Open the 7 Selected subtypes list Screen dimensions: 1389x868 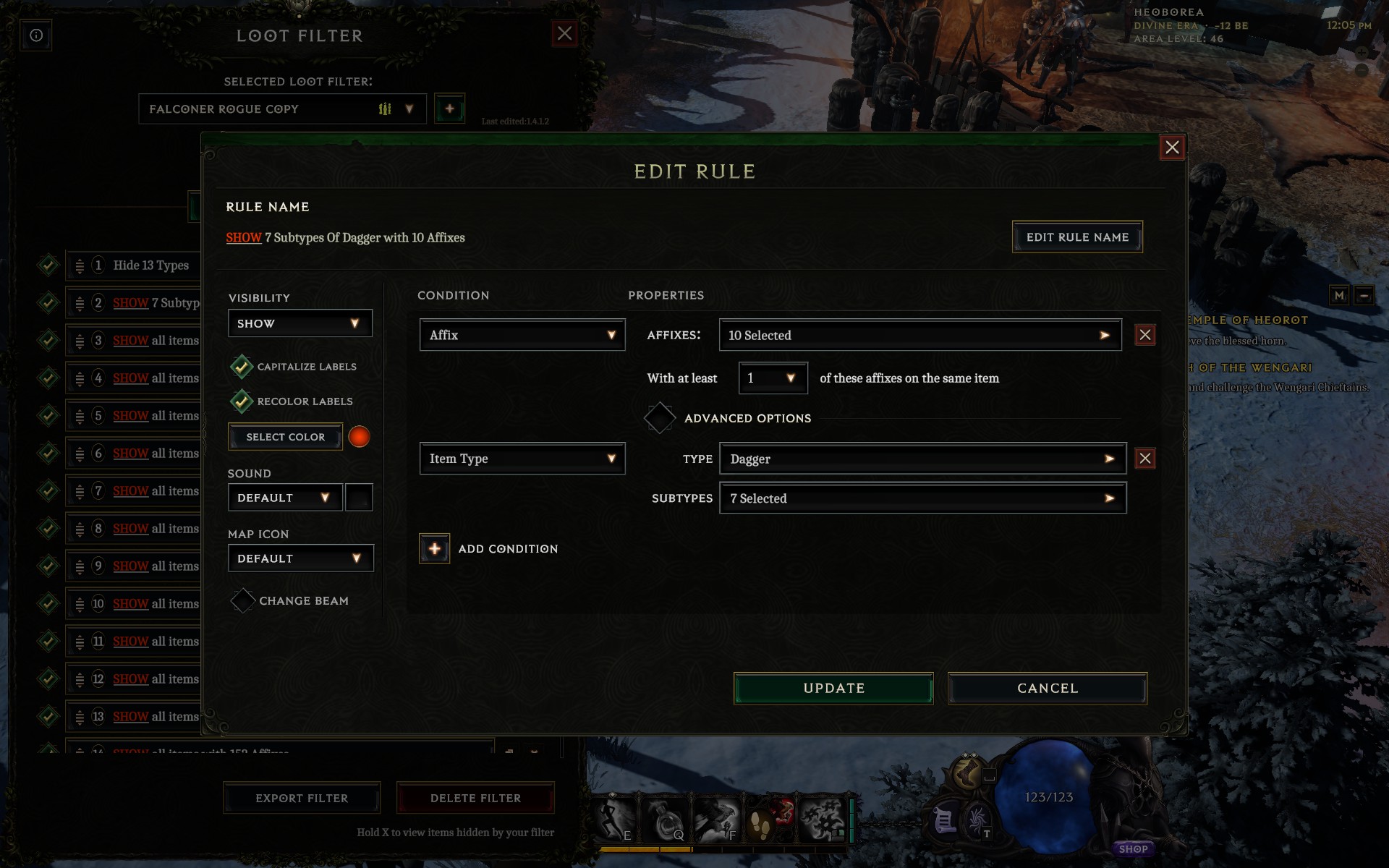pyautogui.click(x=922, y=498)
